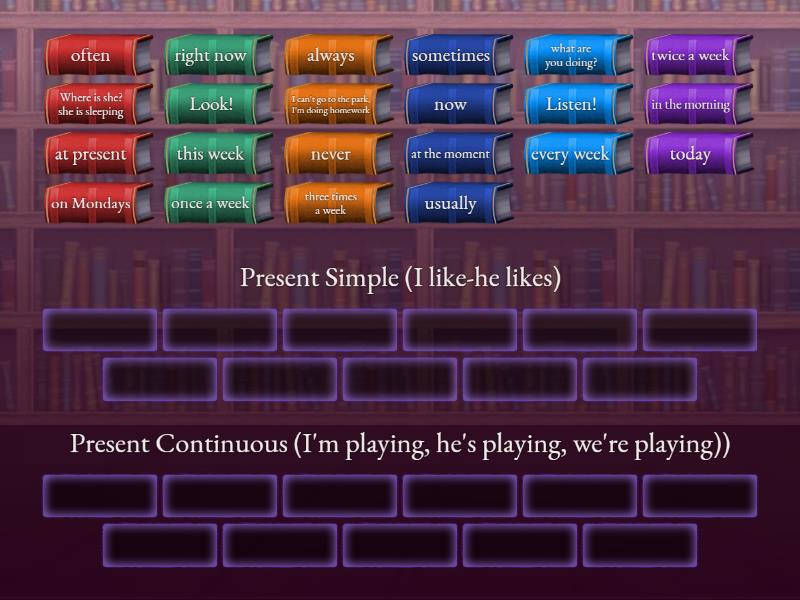Screen dimensions: 800x600
Task: Select the red 'often' book tile
Action: (x=91, y=56)
